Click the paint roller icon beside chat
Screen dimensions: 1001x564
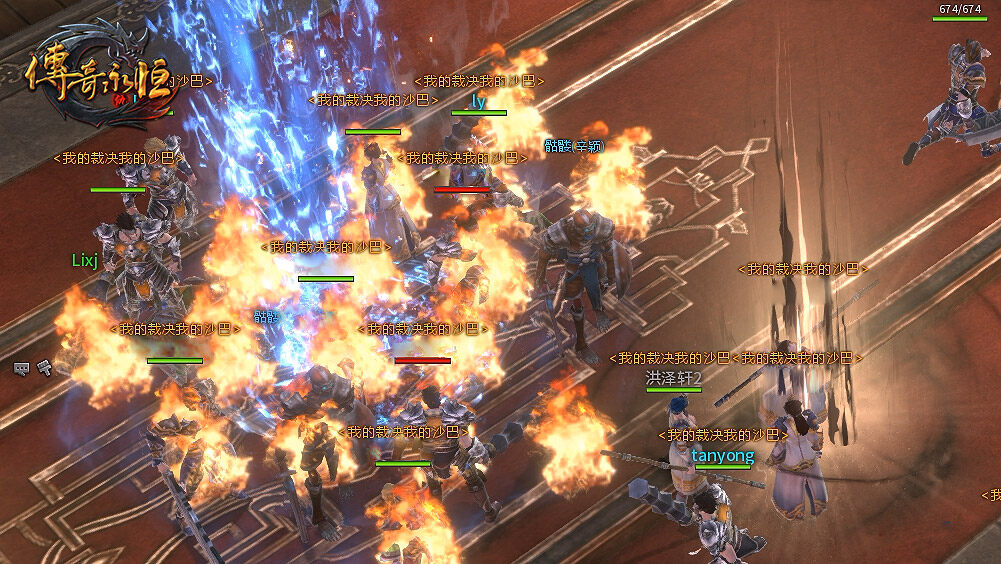coord(43,368)
